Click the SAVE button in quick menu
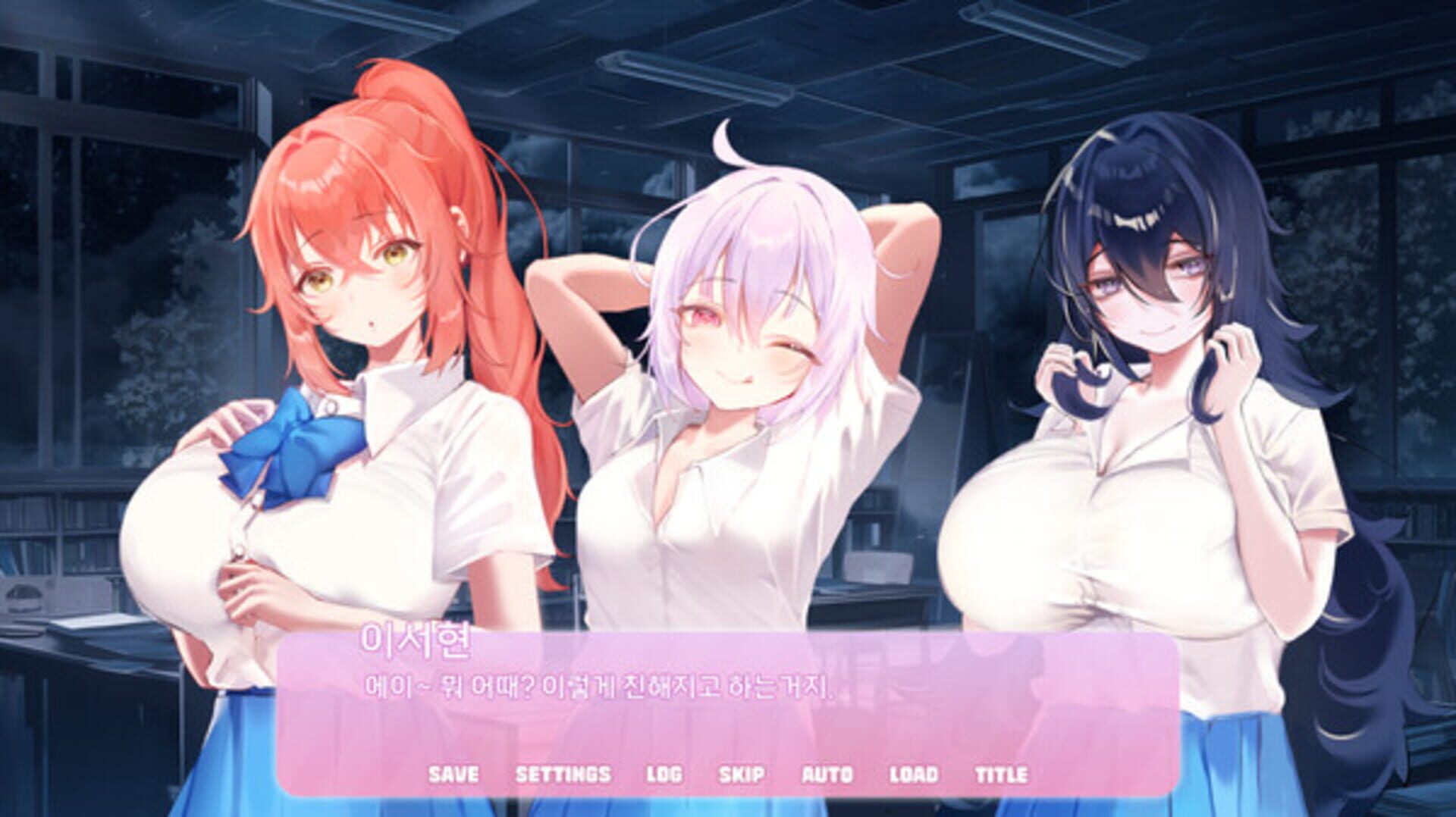 click(x=453, y=775)
